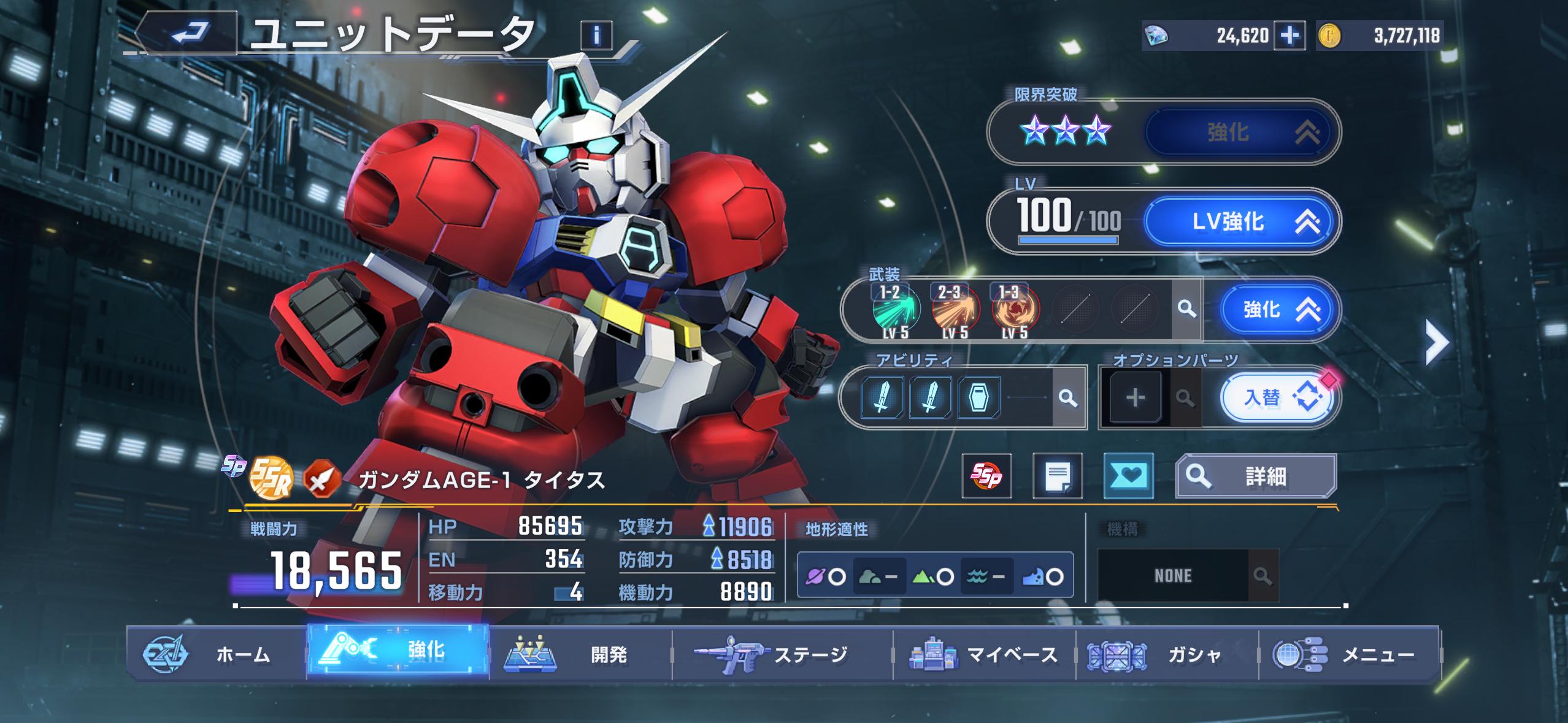Go to ホーム in the bottom navigation

point(216,654)
